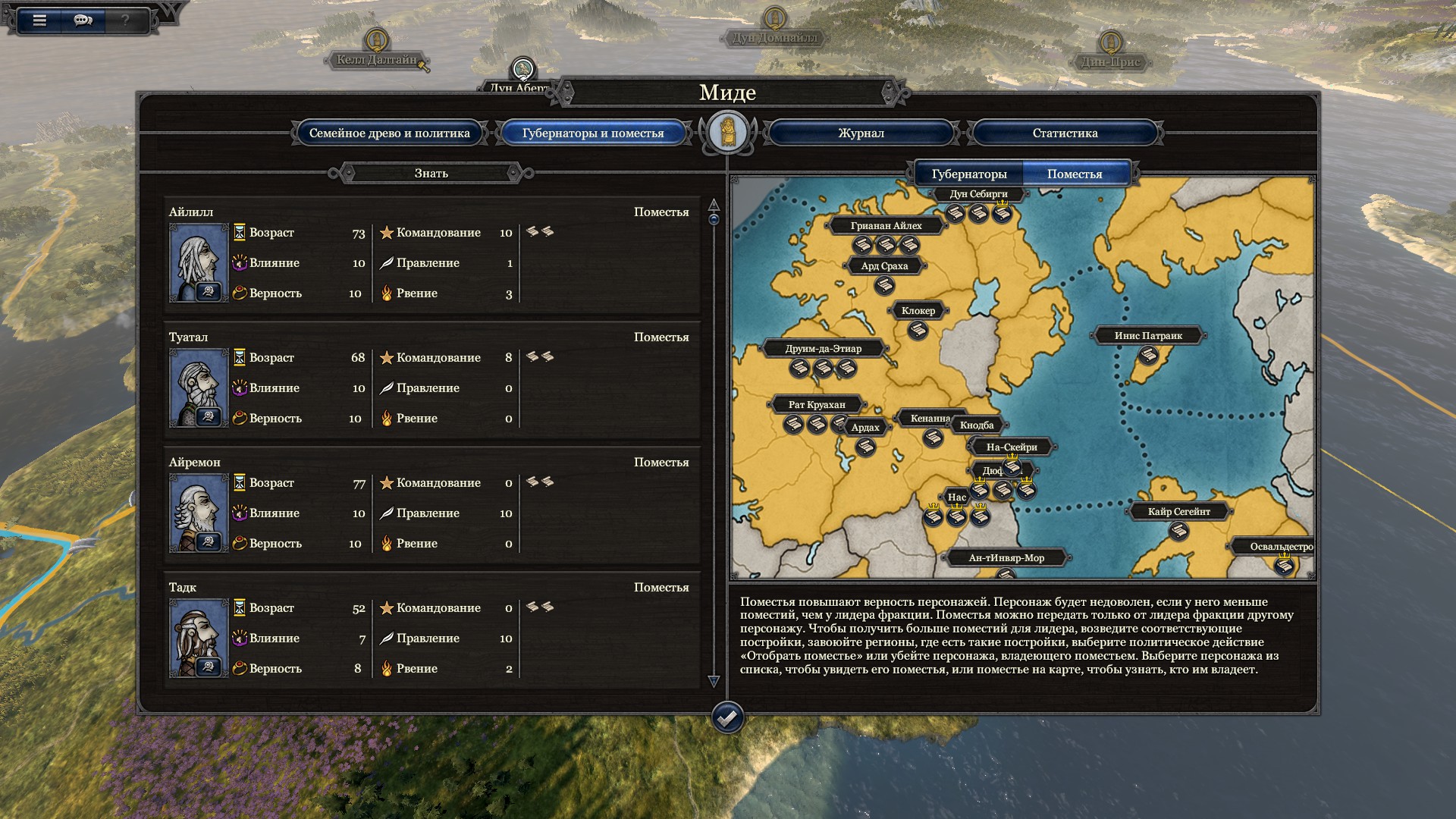Show the Статистика tab
This screenshot has width=1456, height=819.
[1065, 133]
